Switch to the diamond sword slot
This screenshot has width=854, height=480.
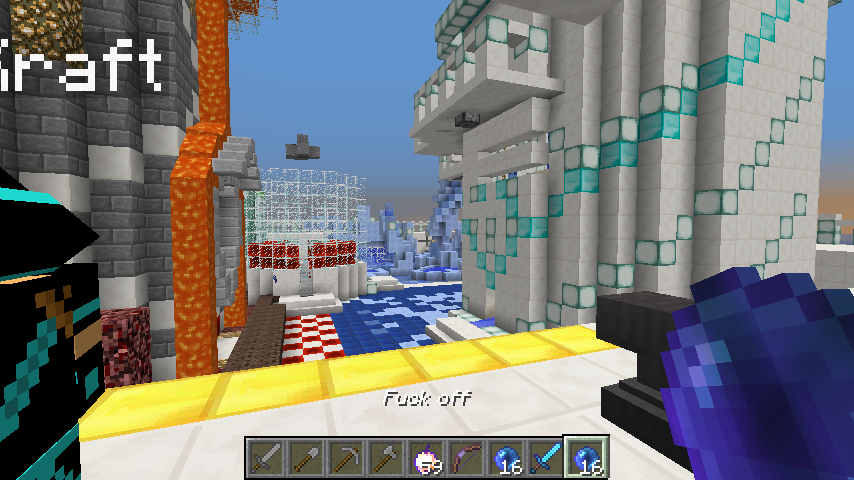click(546, 458)
